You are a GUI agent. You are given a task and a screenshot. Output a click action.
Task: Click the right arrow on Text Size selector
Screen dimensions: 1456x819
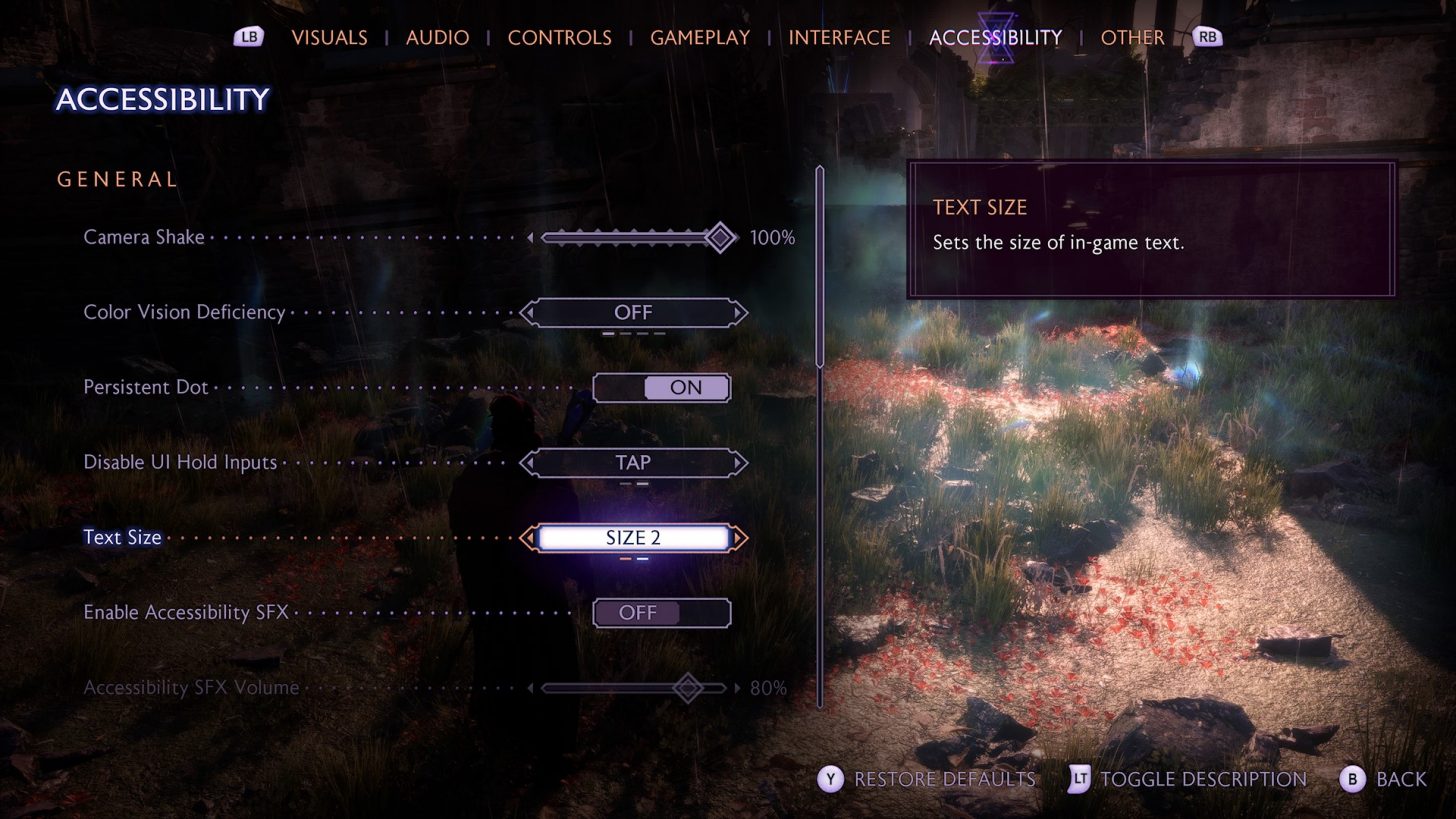click(739, 538)
